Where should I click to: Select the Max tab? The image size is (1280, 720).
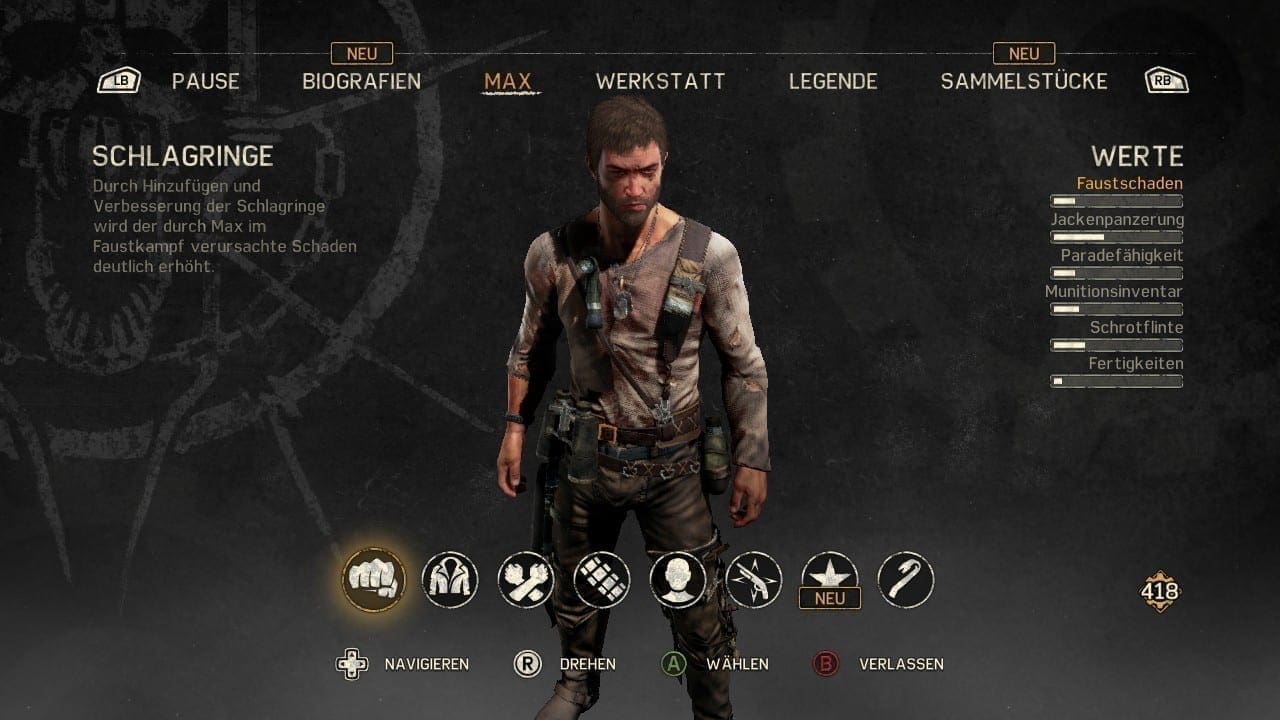pyautogui.click(x=508, y=82)
